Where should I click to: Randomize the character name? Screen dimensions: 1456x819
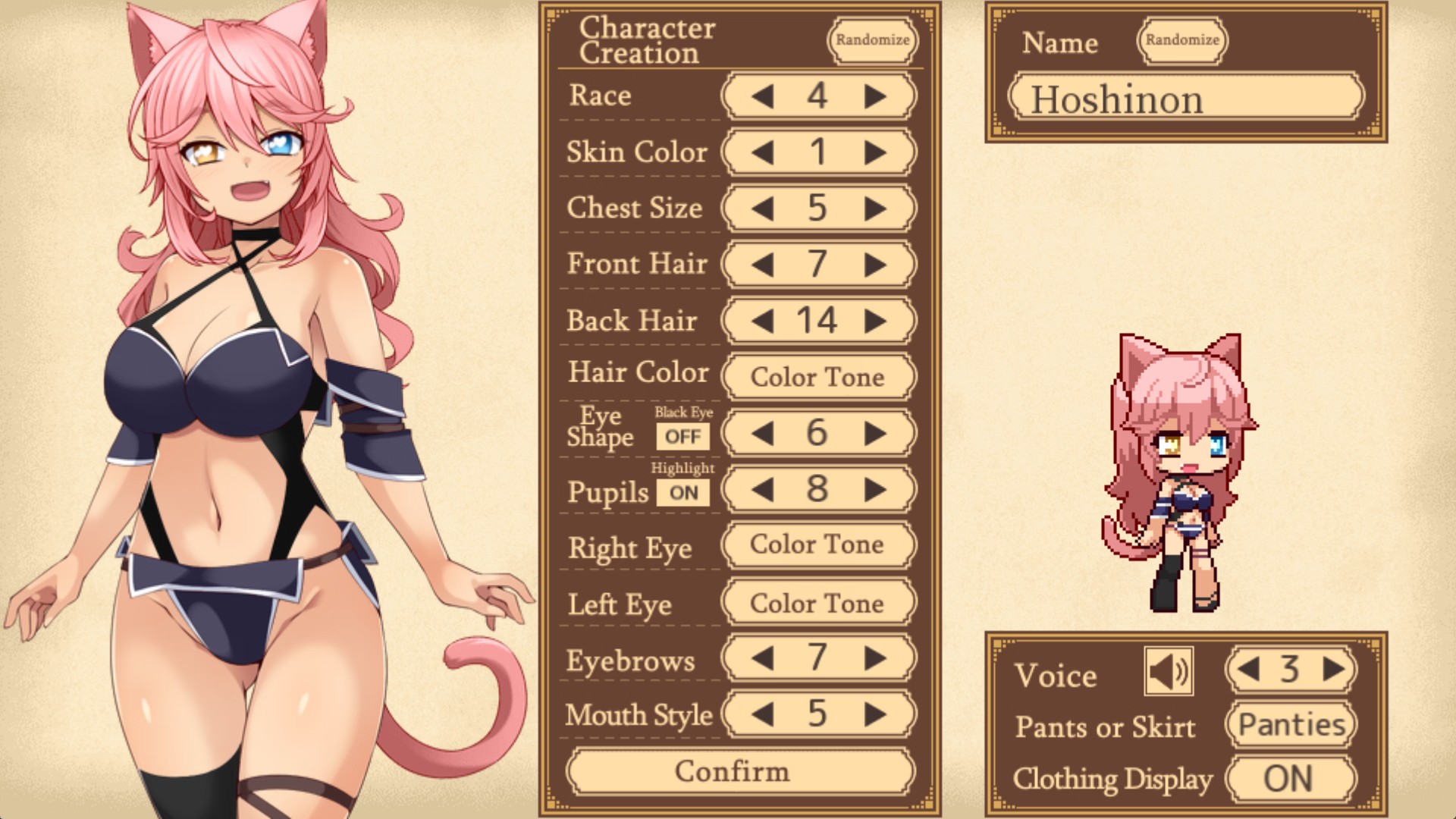coord(1181,40)
